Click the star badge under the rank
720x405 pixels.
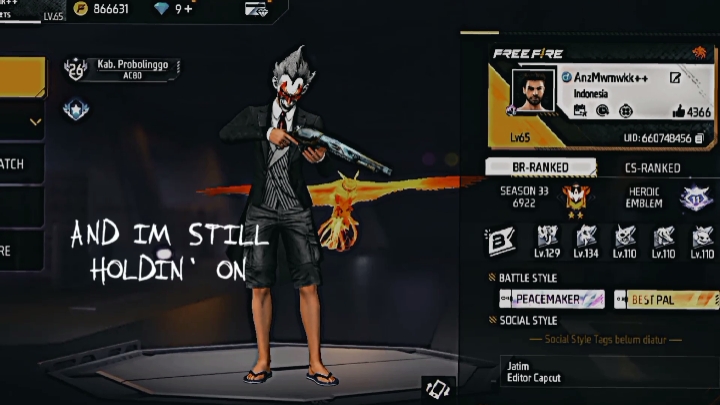76,109
